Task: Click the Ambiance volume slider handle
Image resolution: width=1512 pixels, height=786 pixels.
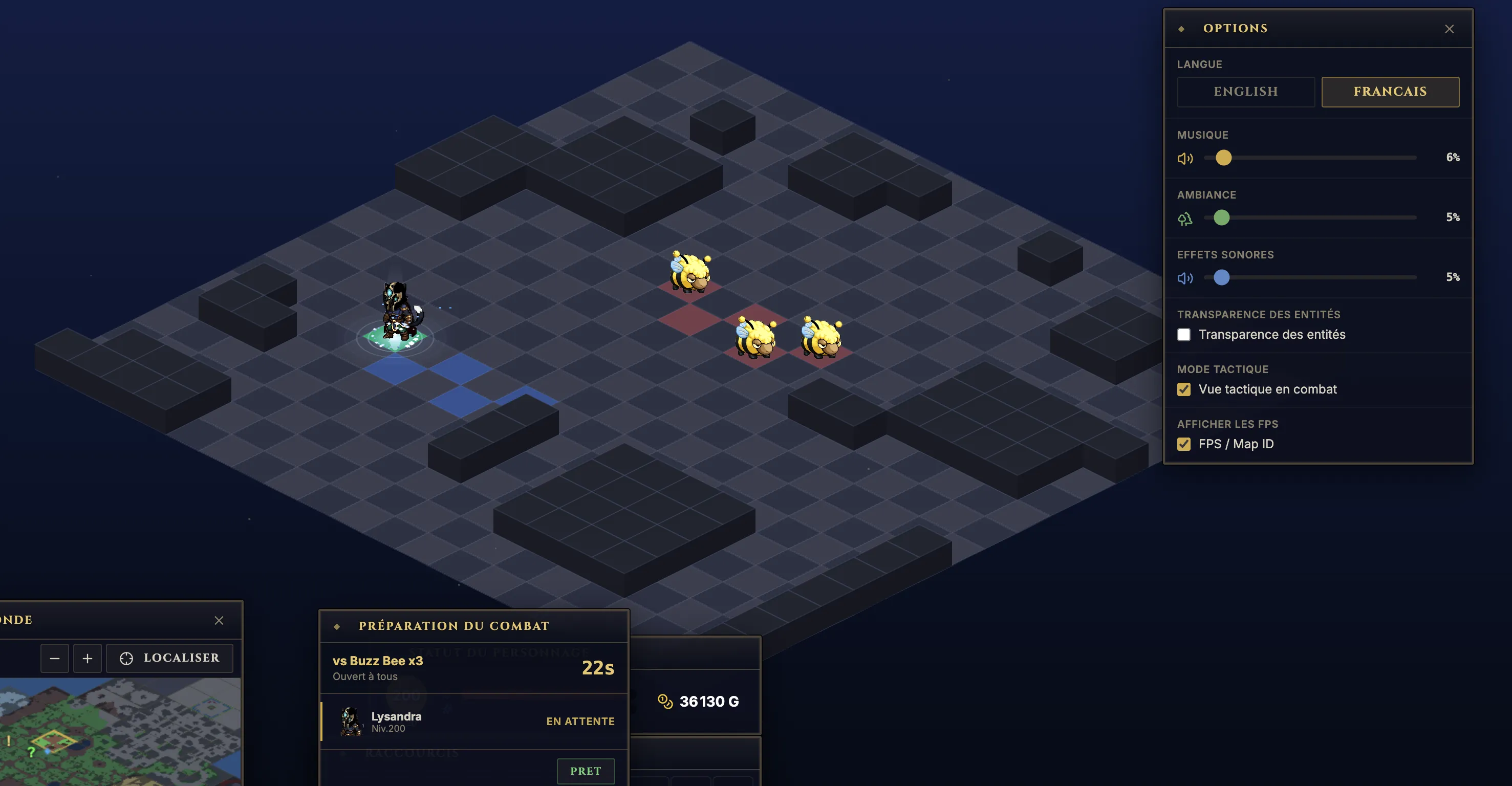Action: [1221, 218]
